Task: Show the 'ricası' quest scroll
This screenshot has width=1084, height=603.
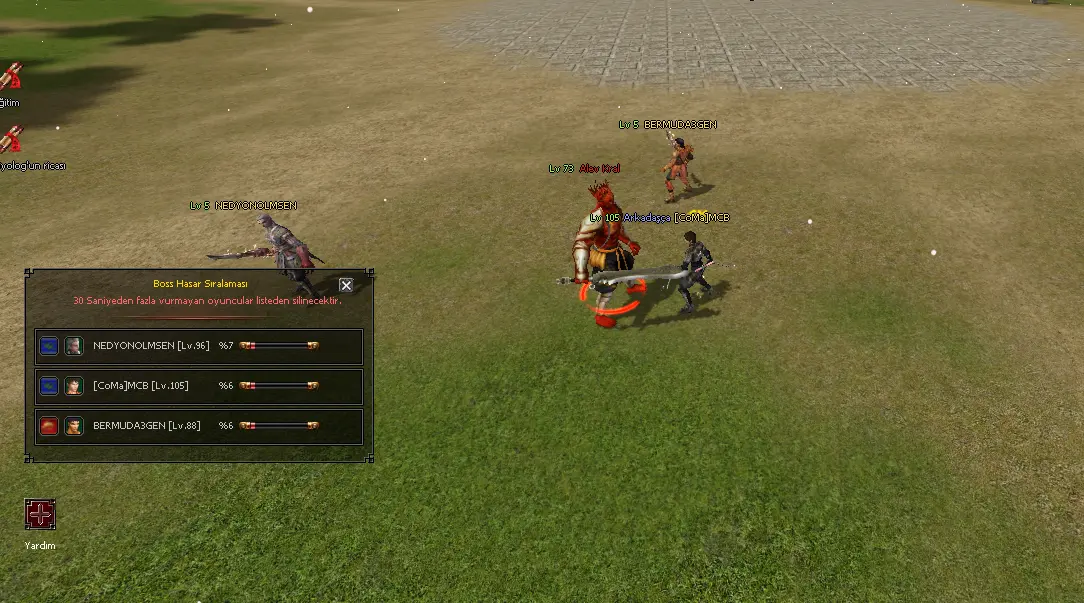Action: coord(11,140)
